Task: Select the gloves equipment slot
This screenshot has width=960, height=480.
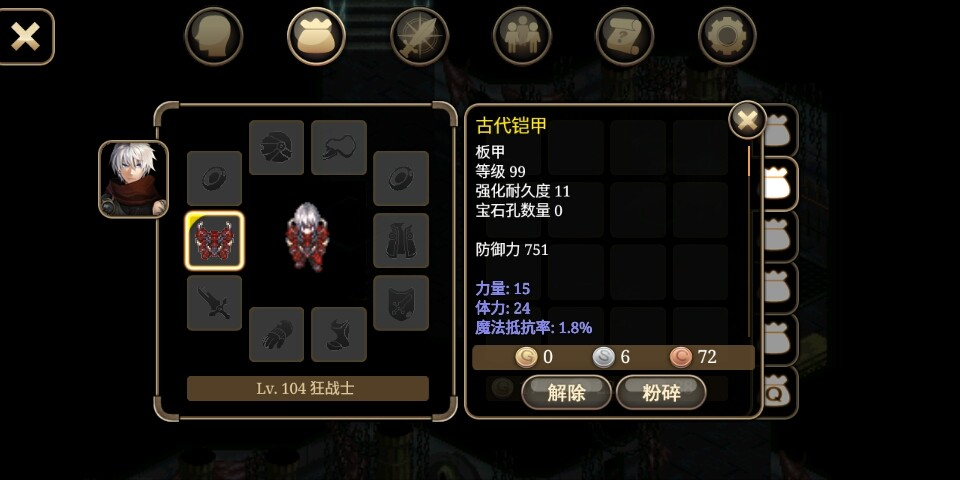Action: (277, 334)
